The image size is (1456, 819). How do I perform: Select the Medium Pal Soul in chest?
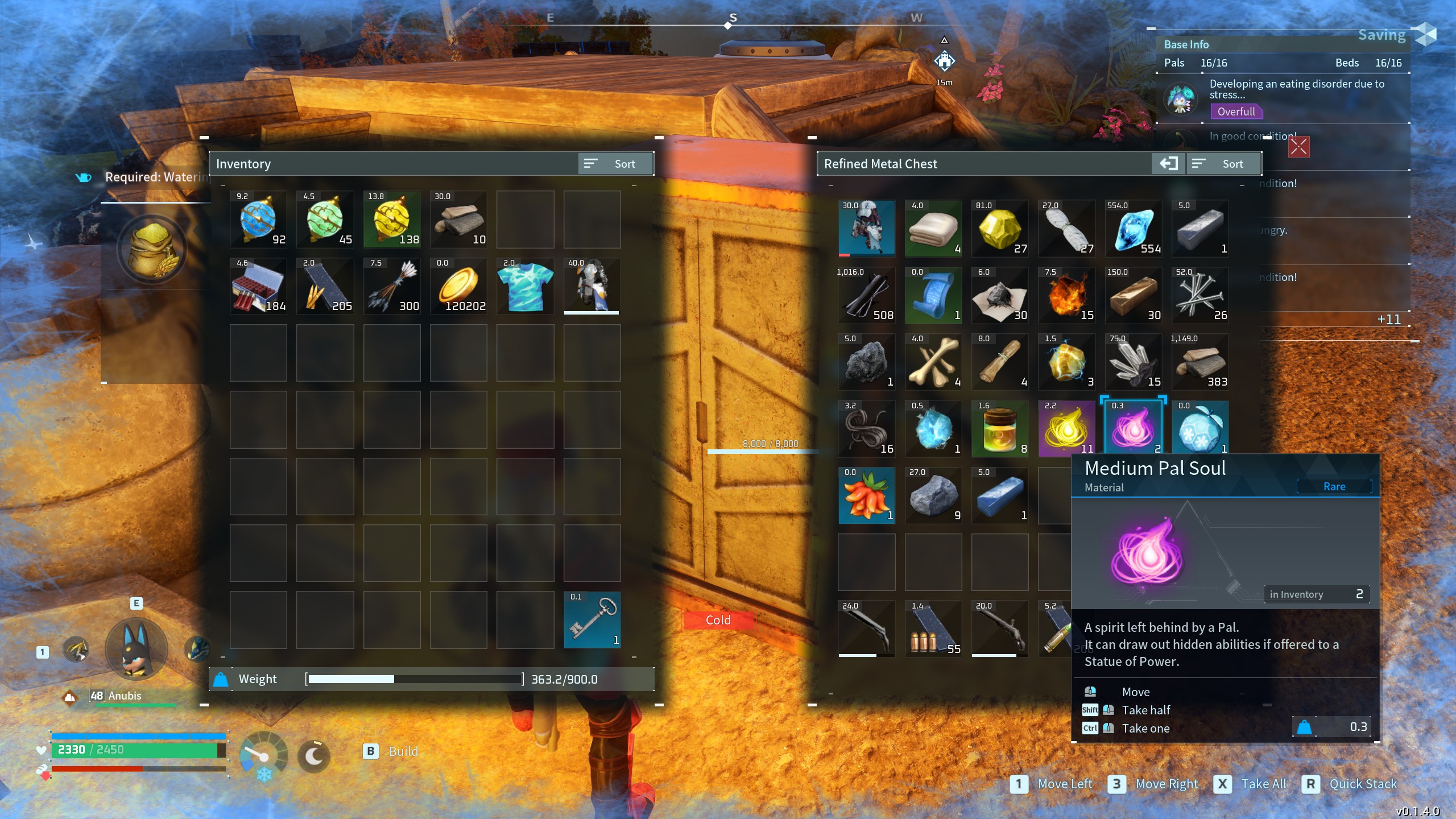tap(1133, 428)
